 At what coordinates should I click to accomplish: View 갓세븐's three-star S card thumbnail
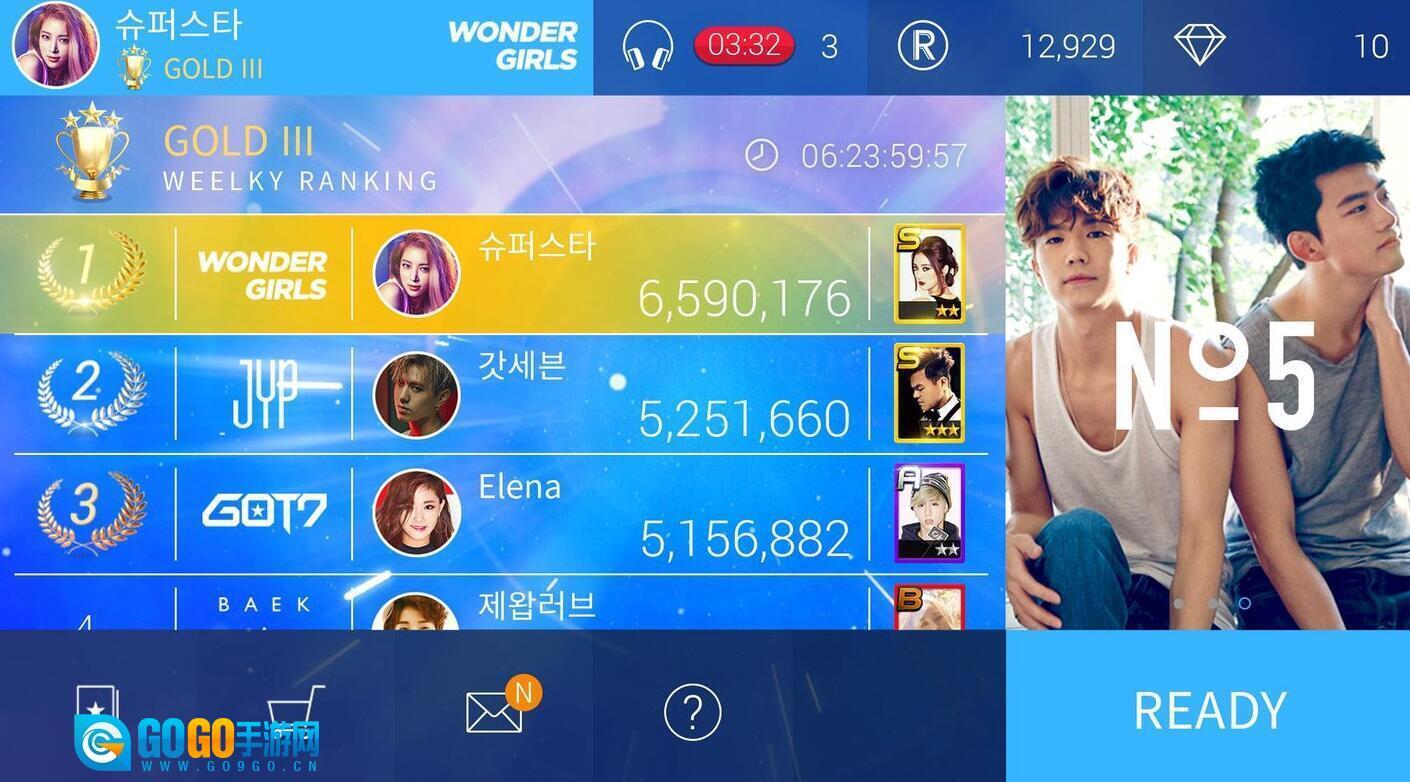[x=929, y=393]
